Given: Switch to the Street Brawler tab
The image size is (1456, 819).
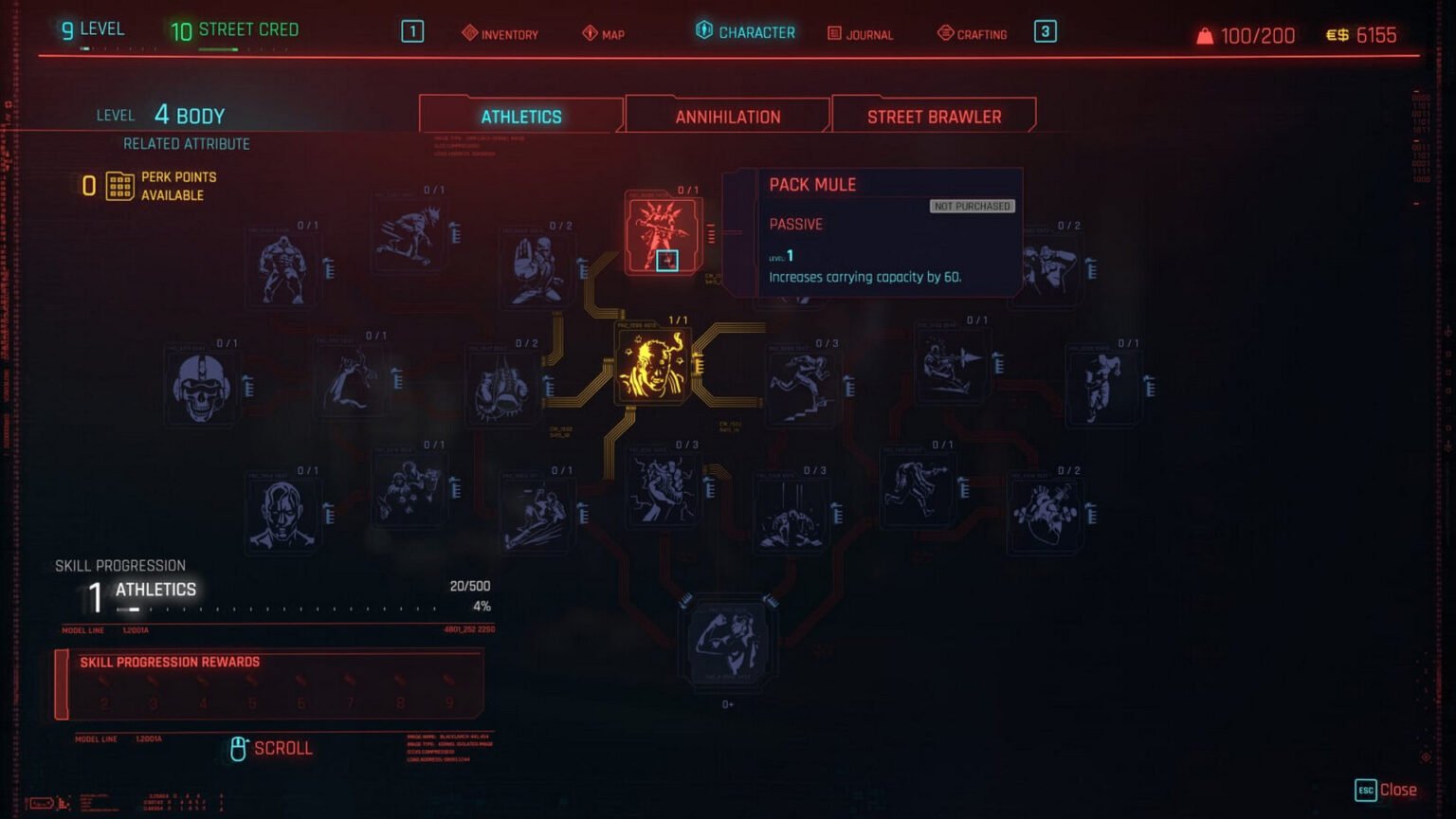Looking at the screenshot, I should (934, 117).
